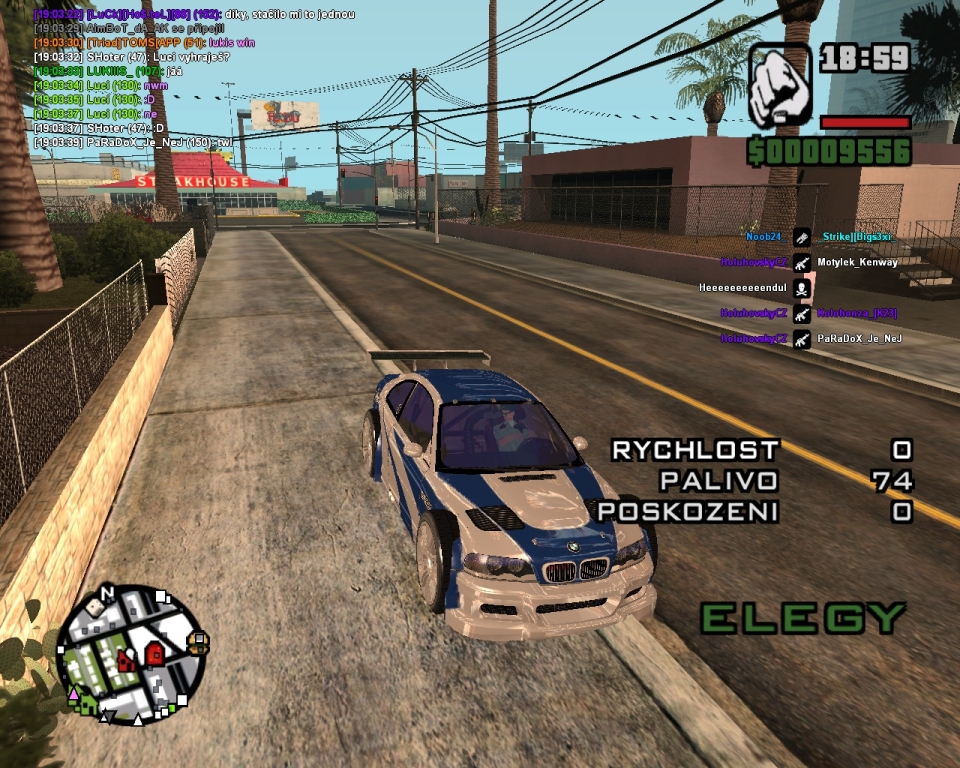Click the skull icon beside Heeeeeeeeeendul
Viewport: 960px width, 768px height.
tap(801, 288)
